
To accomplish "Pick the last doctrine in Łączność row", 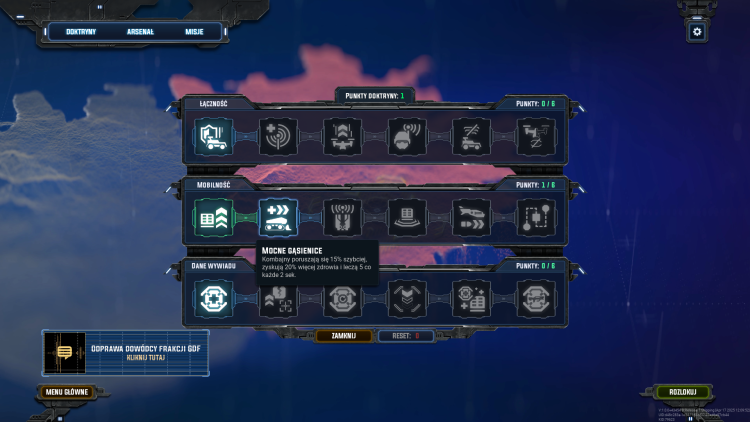I will pos(536,136).
